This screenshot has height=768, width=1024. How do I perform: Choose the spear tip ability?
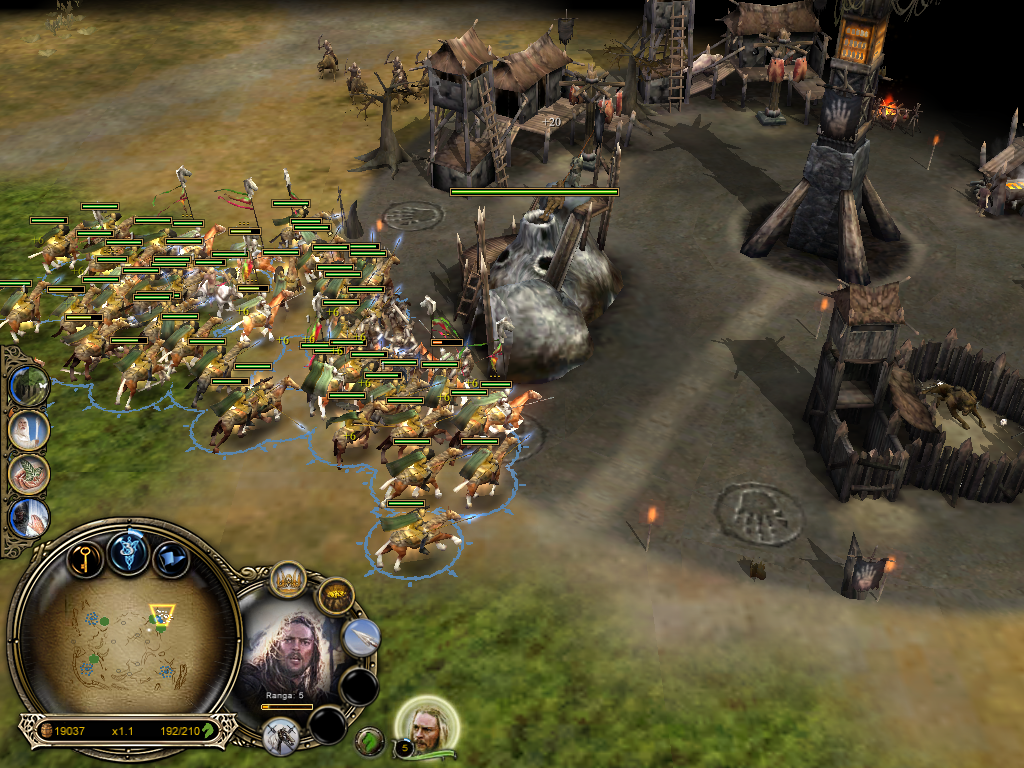pos(361,638)
